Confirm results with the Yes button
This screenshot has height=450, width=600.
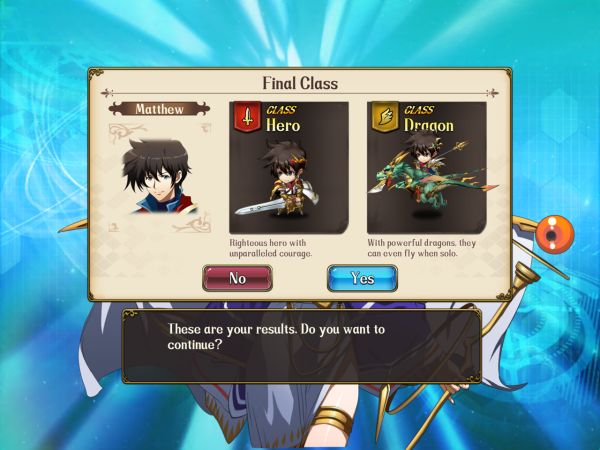(x=362, y=278)
